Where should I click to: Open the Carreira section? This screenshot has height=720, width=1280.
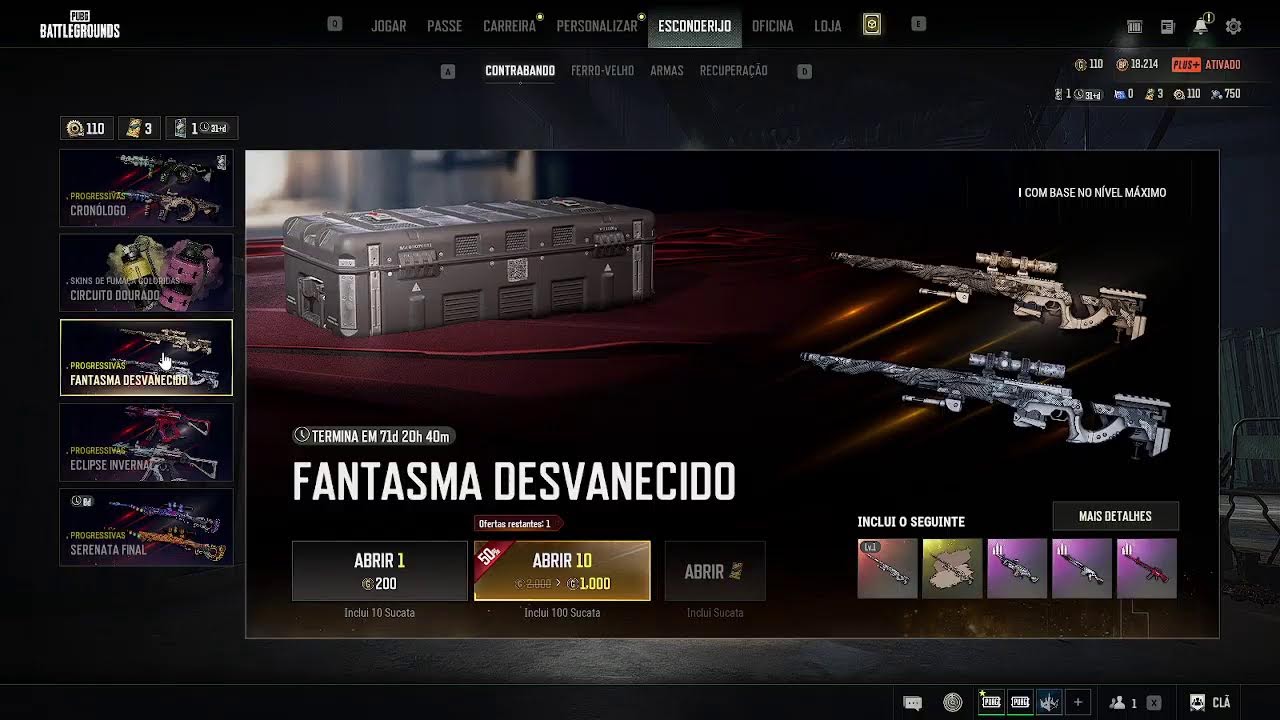tap(509, 26)
